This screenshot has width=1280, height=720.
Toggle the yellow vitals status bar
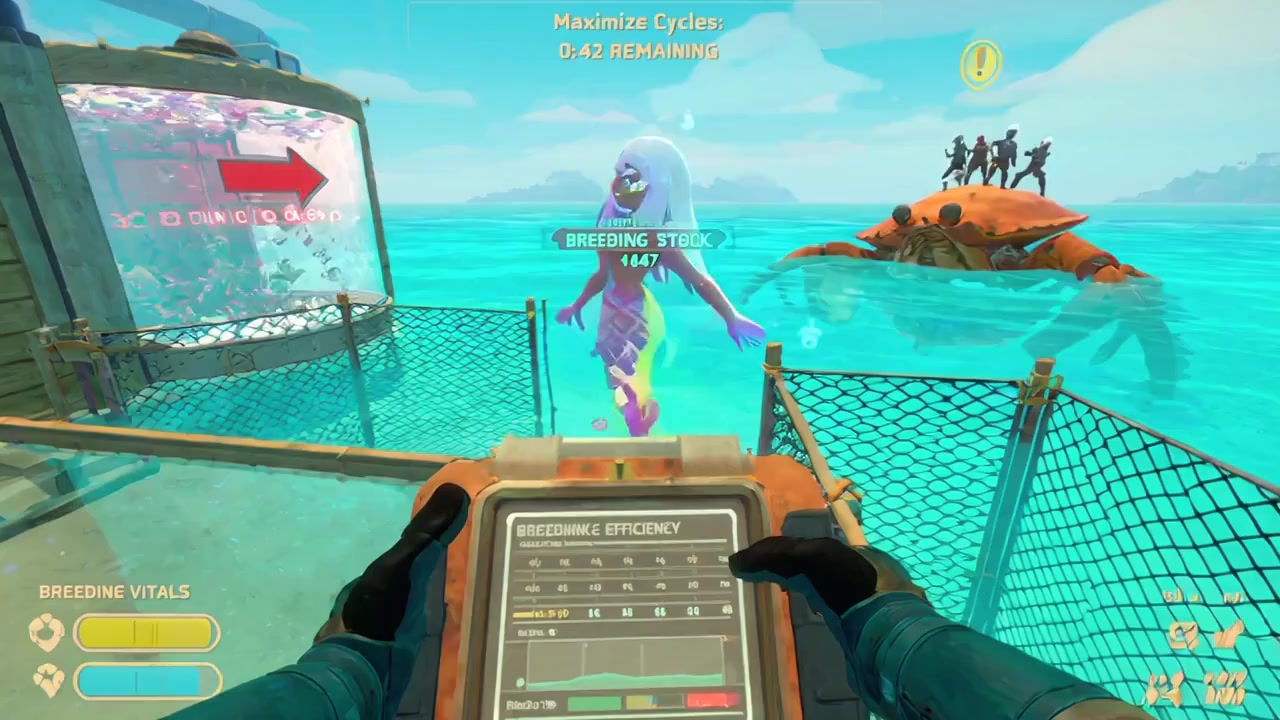[146, 633]
